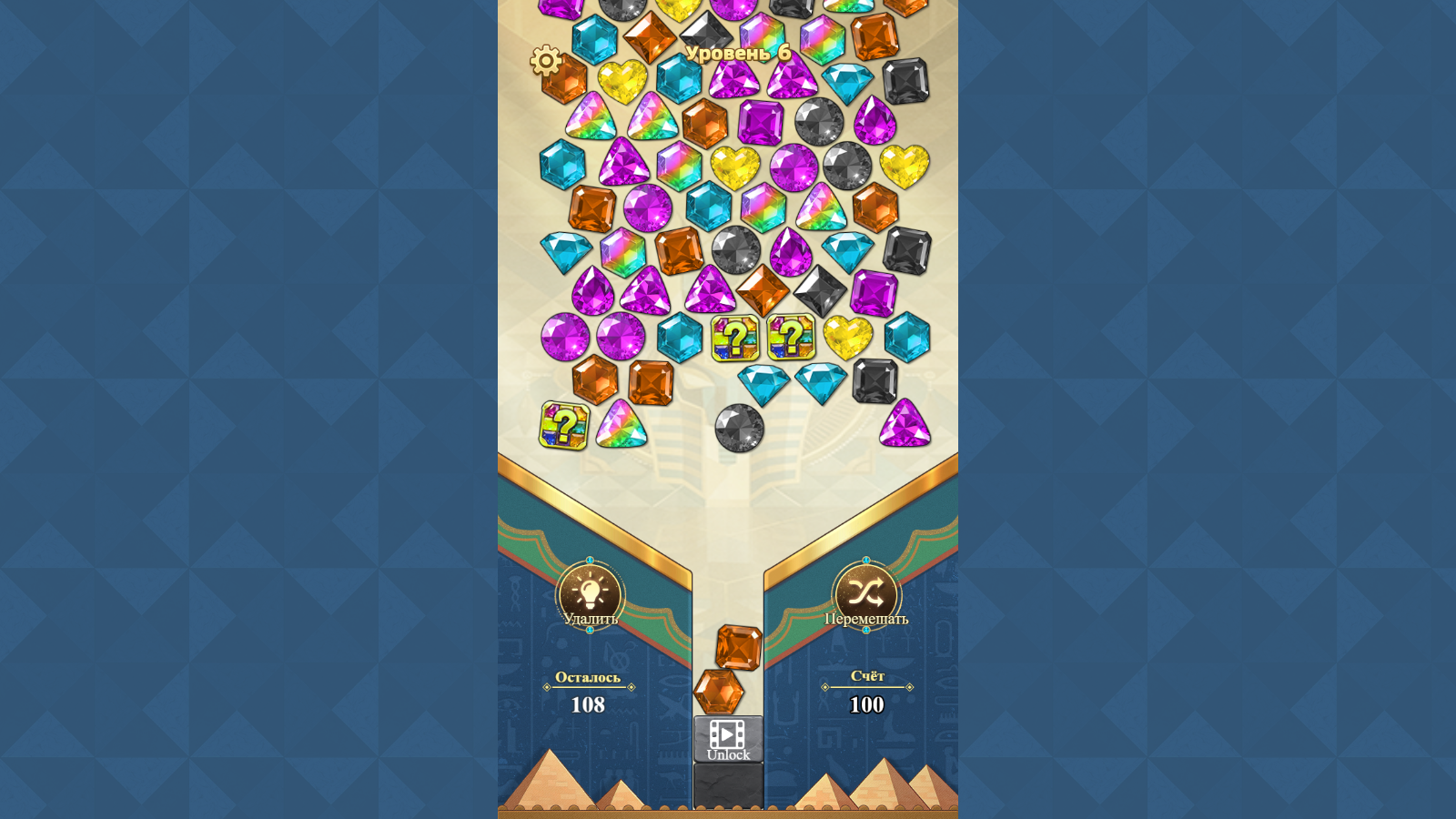Click the left mystery box of the center pair
This screenshot has height=819, width=1456.
[736, 339]
